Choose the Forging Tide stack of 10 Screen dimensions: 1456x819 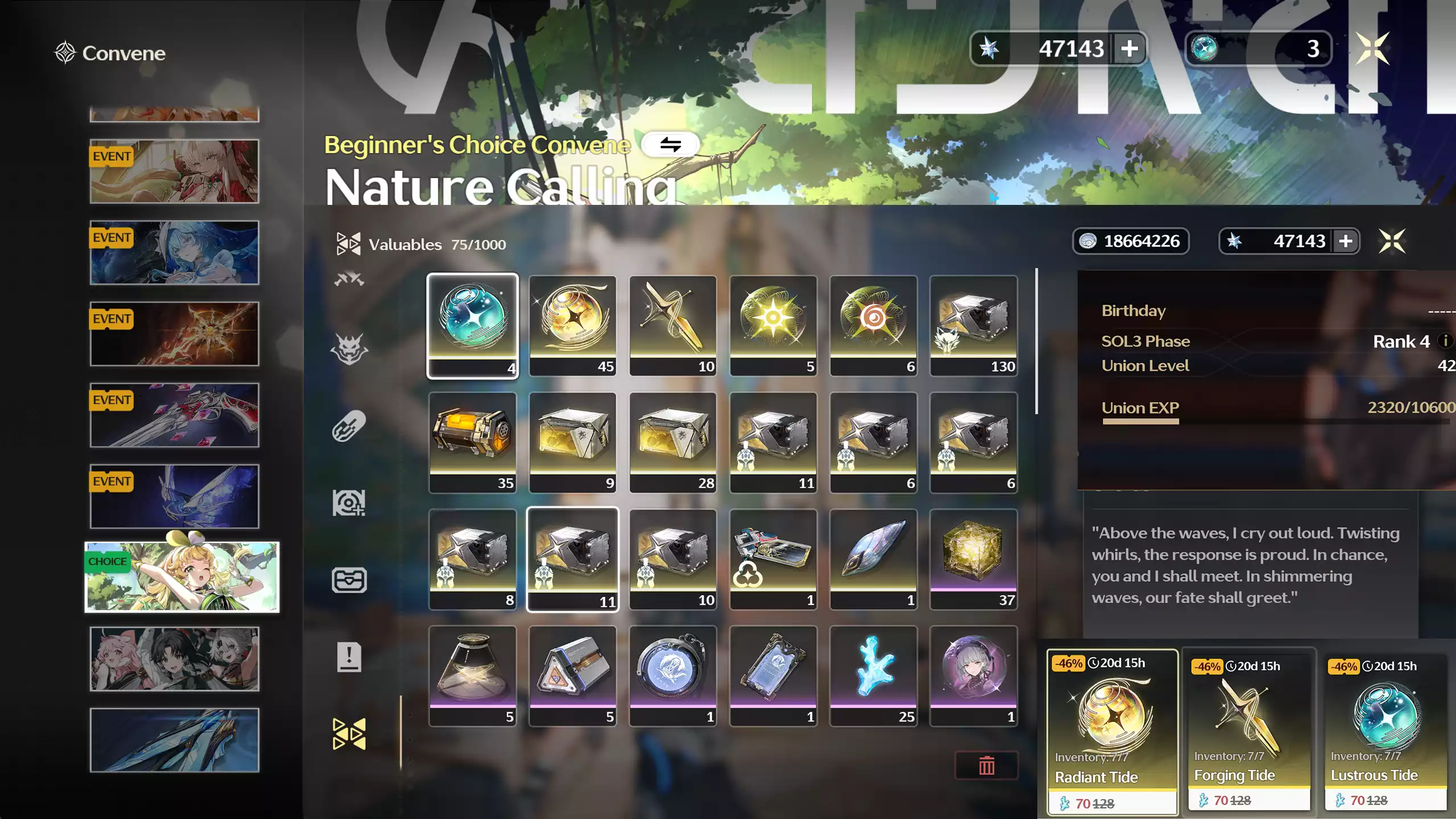(673, 325)
